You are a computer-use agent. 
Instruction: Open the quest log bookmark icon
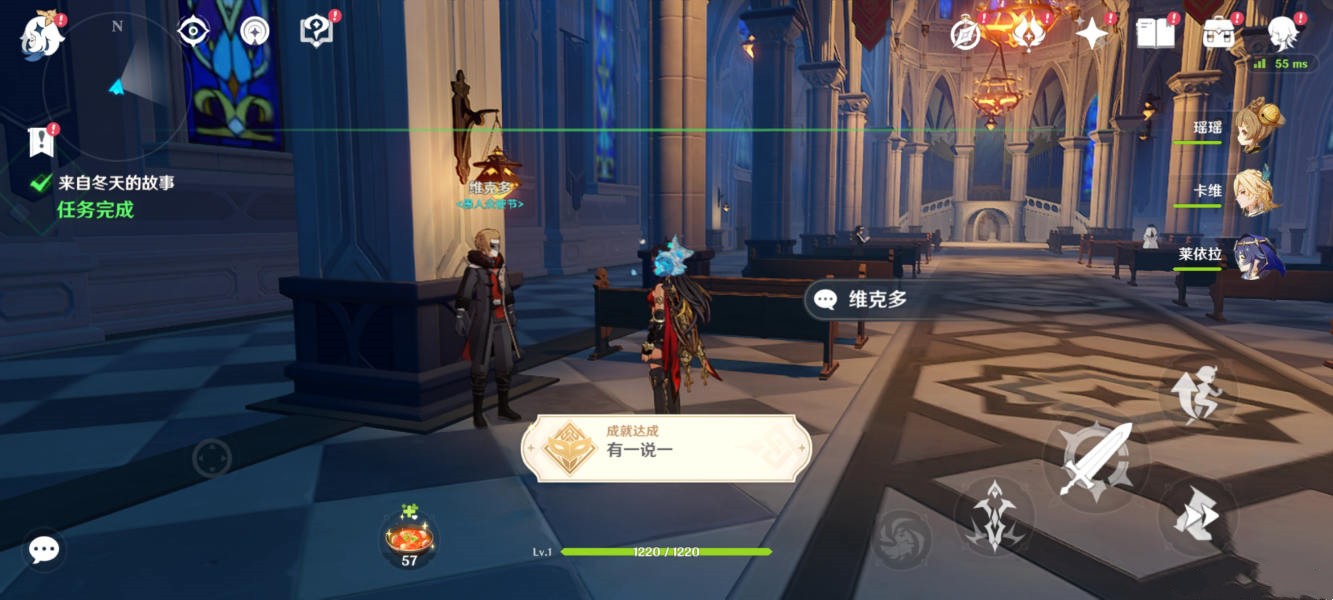(41, 142)
